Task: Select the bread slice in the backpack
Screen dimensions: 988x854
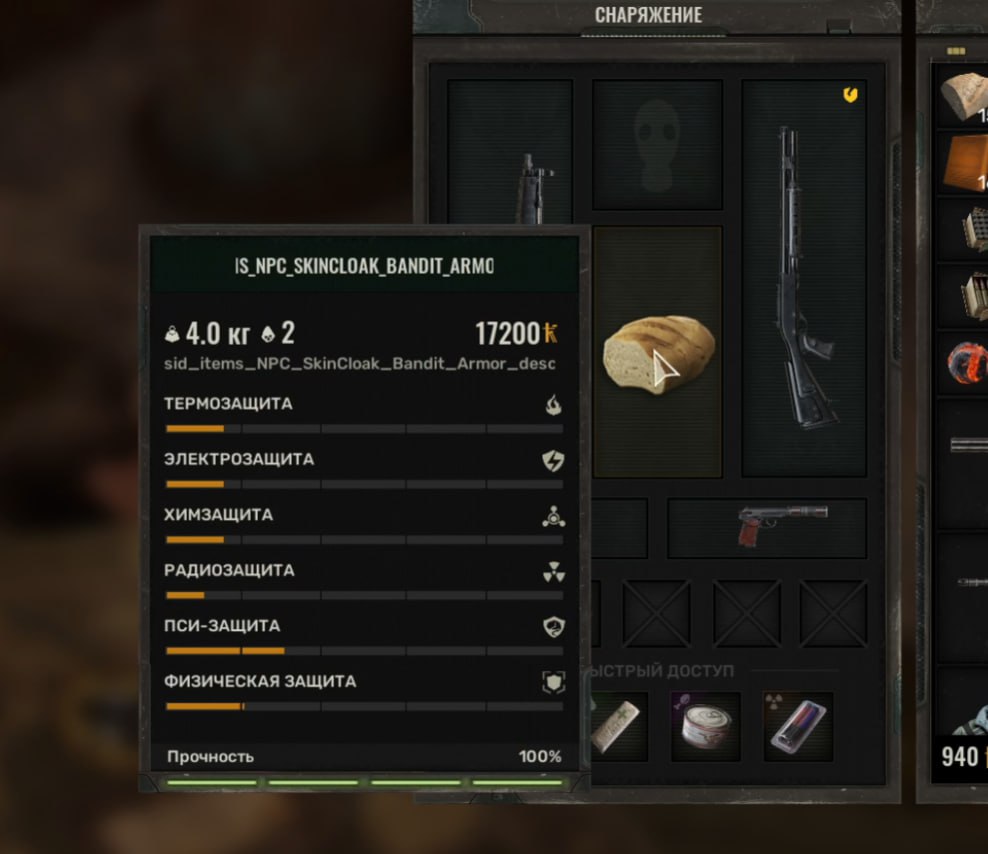Action: tap(963, 96)
